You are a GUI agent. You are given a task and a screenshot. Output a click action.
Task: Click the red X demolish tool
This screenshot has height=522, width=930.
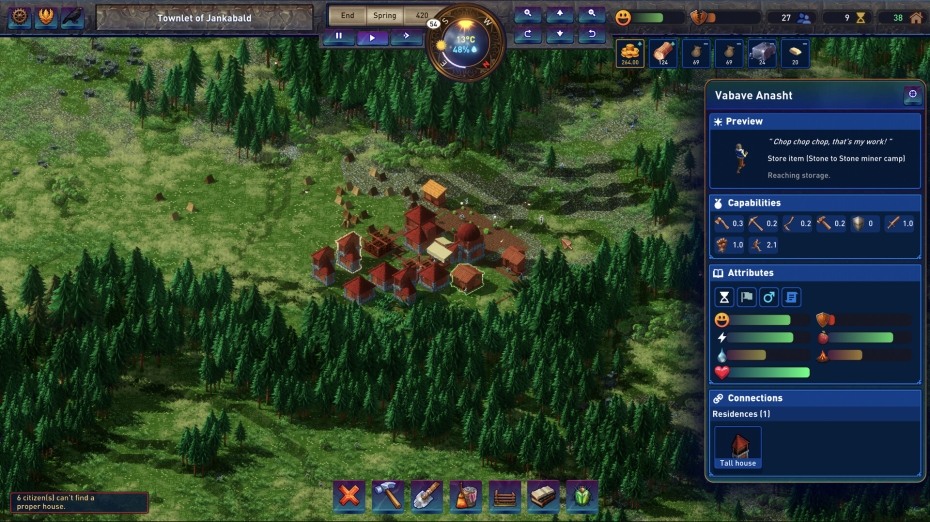(x=348, y=494)
